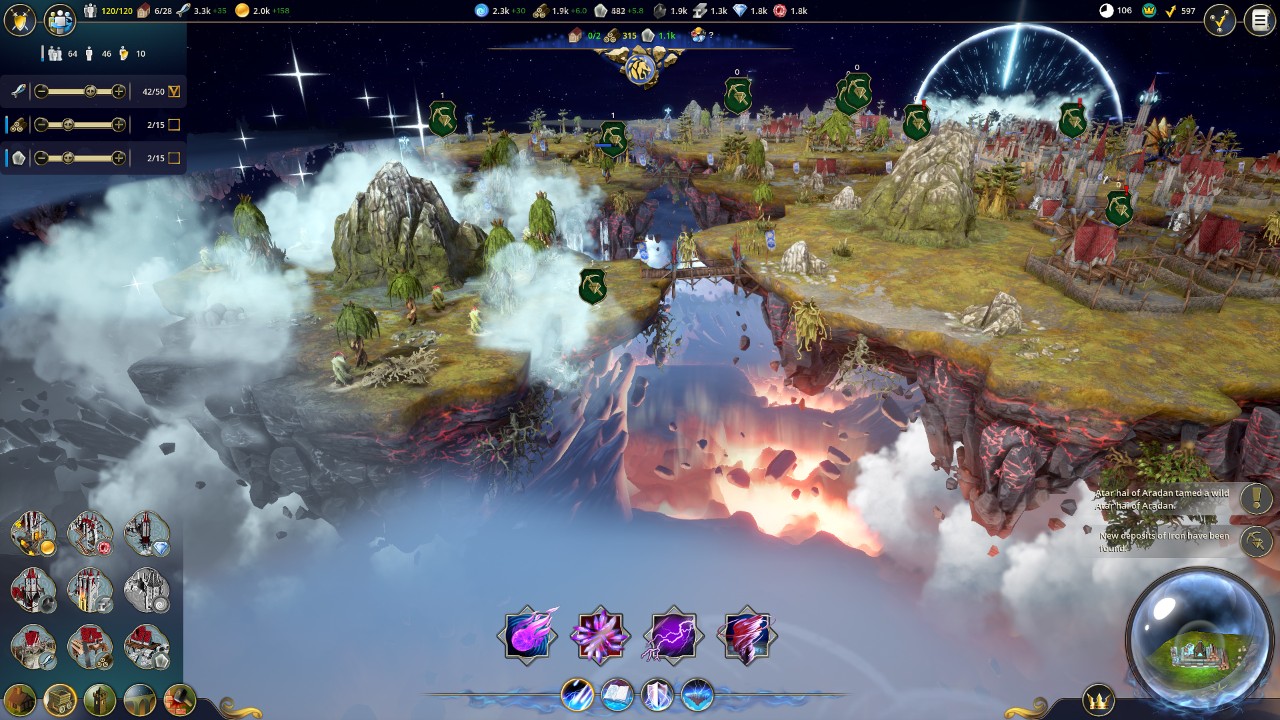Viewport: 1280px width, 720px height.
Task: Increase fish workers with the plus button
Action: [119, 91]
